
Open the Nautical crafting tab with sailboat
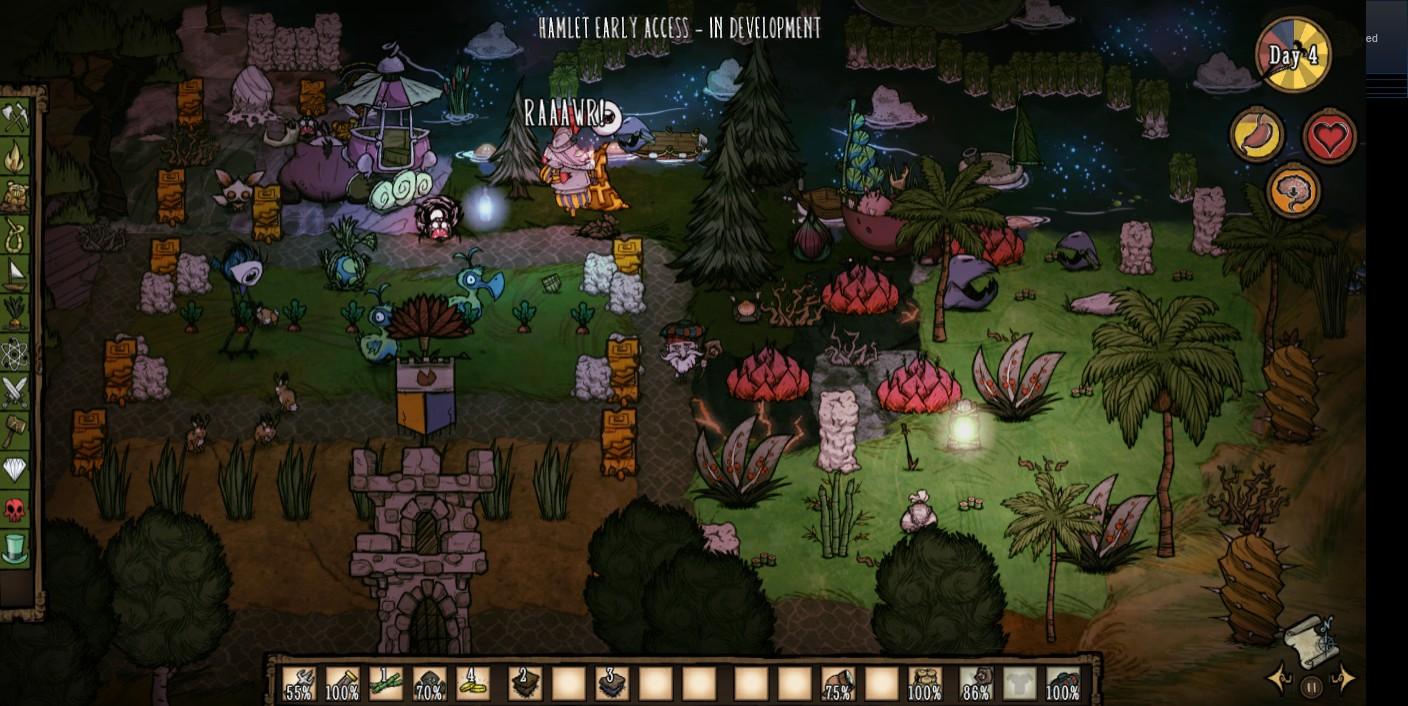click(x=15, y=274)
